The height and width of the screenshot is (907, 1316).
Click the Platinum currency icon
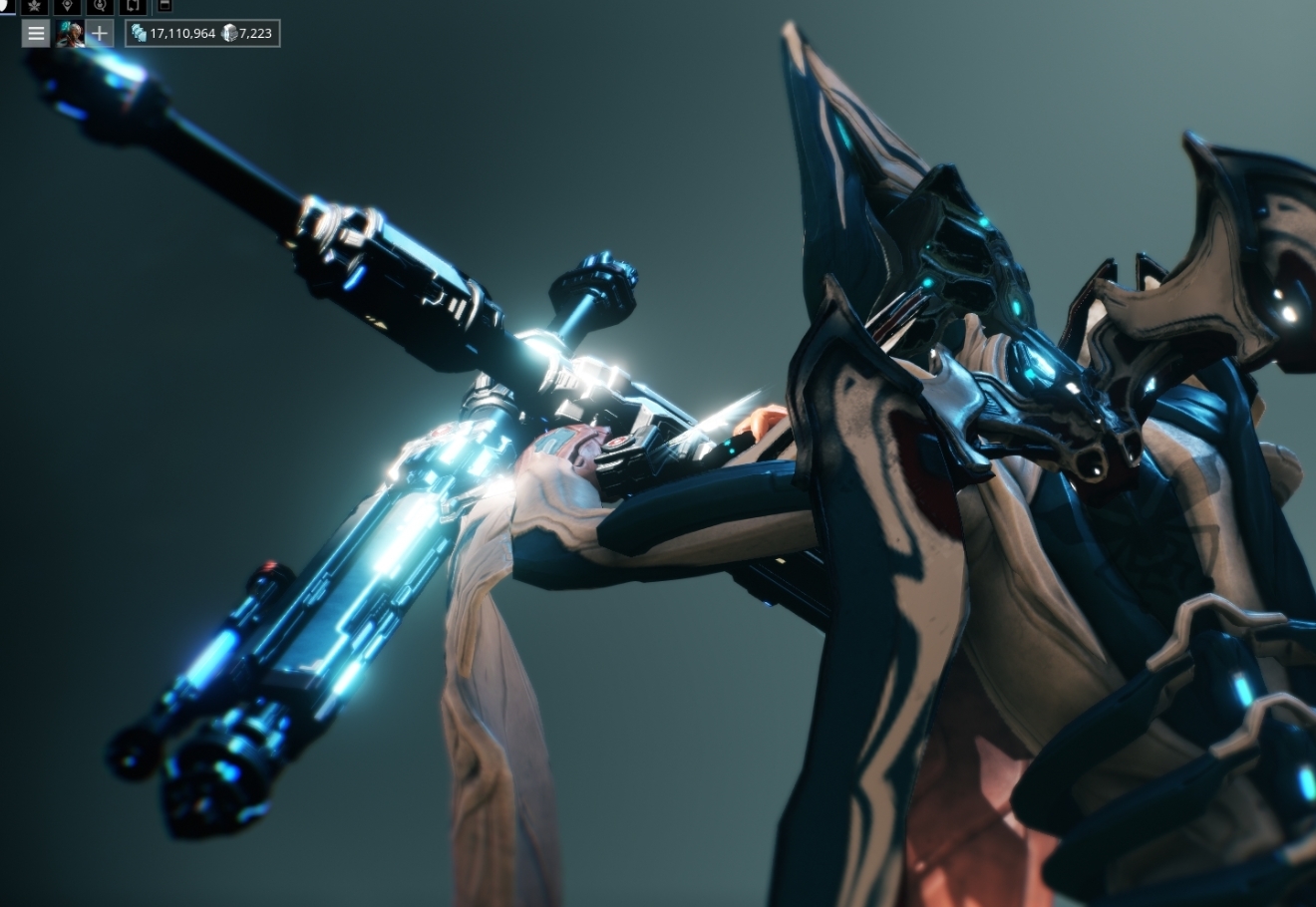click(x=229, y=32)
